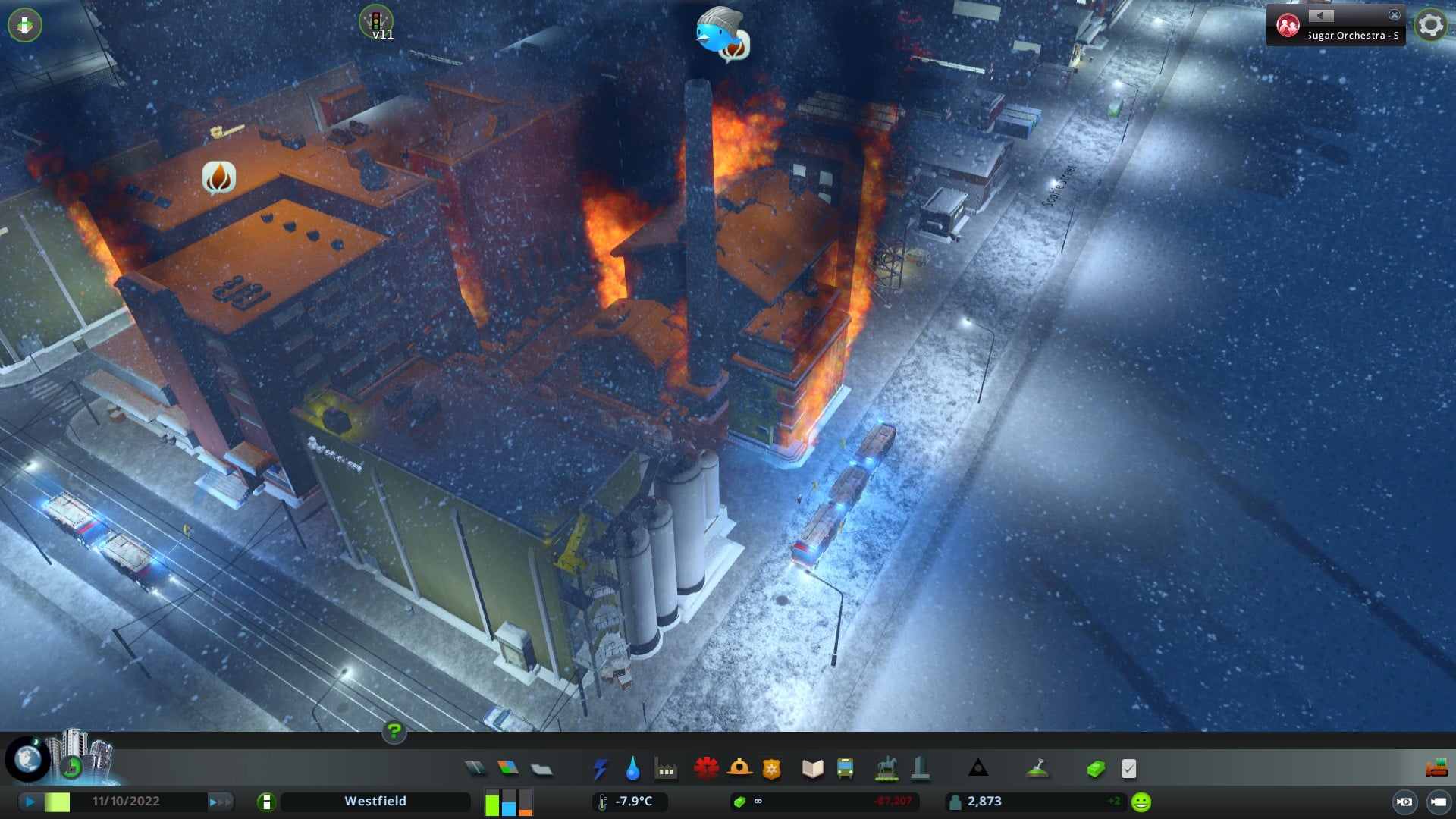1456x819 pixels.
Task: Change simulation speed with the triple-arrow button
Action: pos(219,802)
